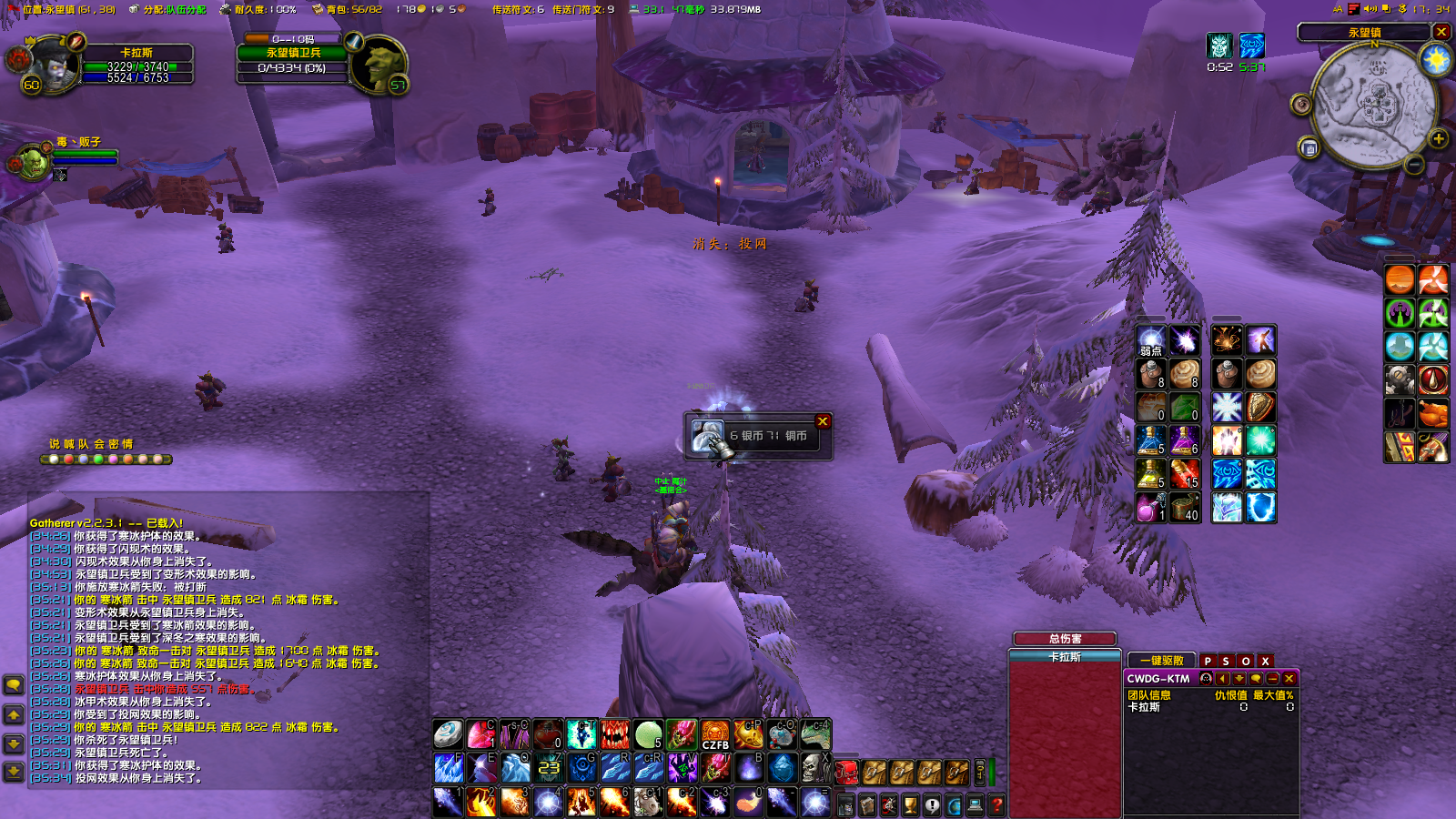Zoom in the minimap with the plus button
1456x819 pixels.
coord(1439,139)
